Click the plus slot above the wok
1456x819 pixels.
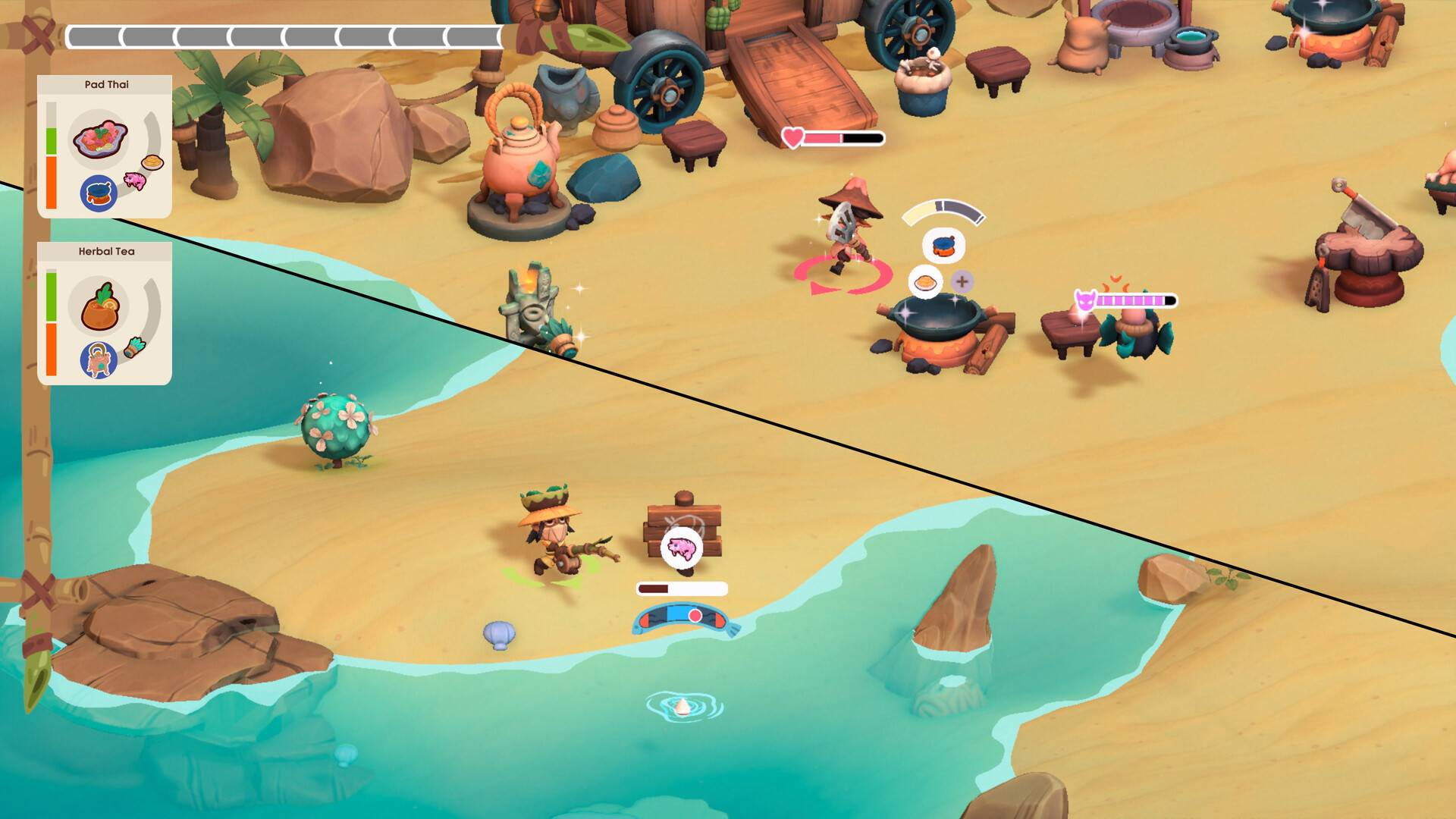coord(962,282)
